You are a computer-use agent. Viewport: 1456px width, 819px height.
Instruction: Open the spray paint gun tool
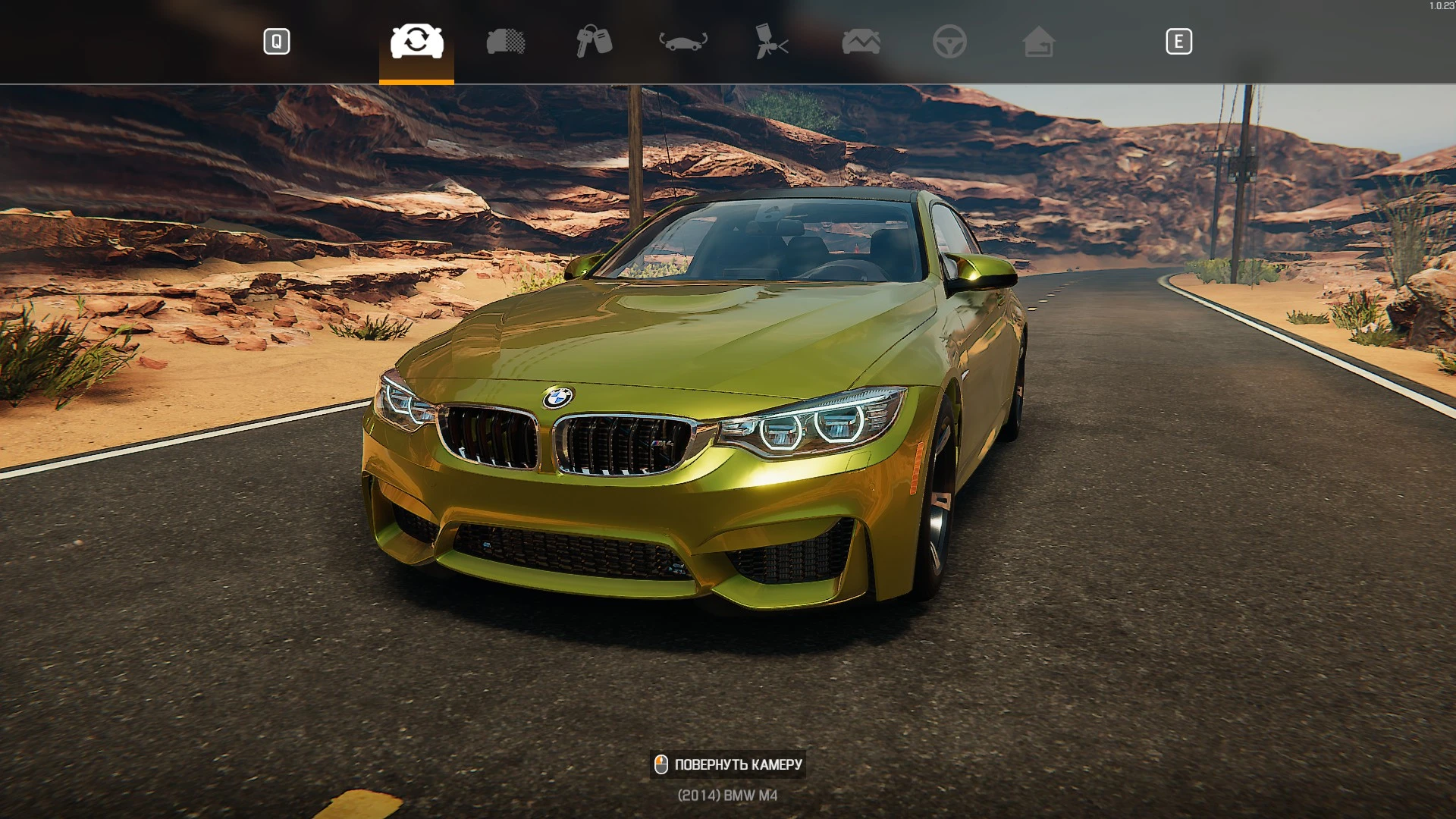coord(772,42)
